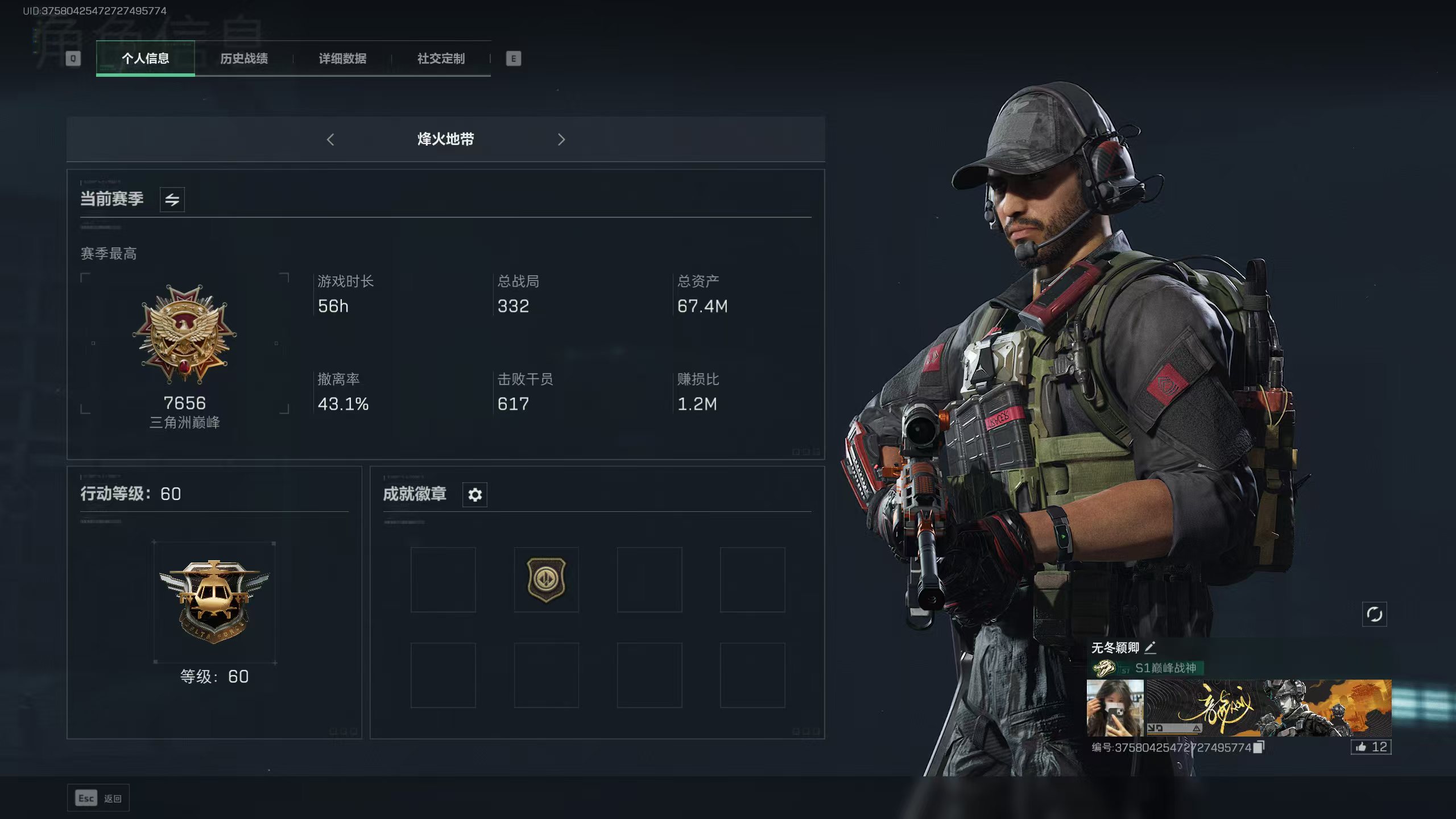Click the left arrow beside 烽火地带
1456x819 pixels.
(x=330, y=139)
